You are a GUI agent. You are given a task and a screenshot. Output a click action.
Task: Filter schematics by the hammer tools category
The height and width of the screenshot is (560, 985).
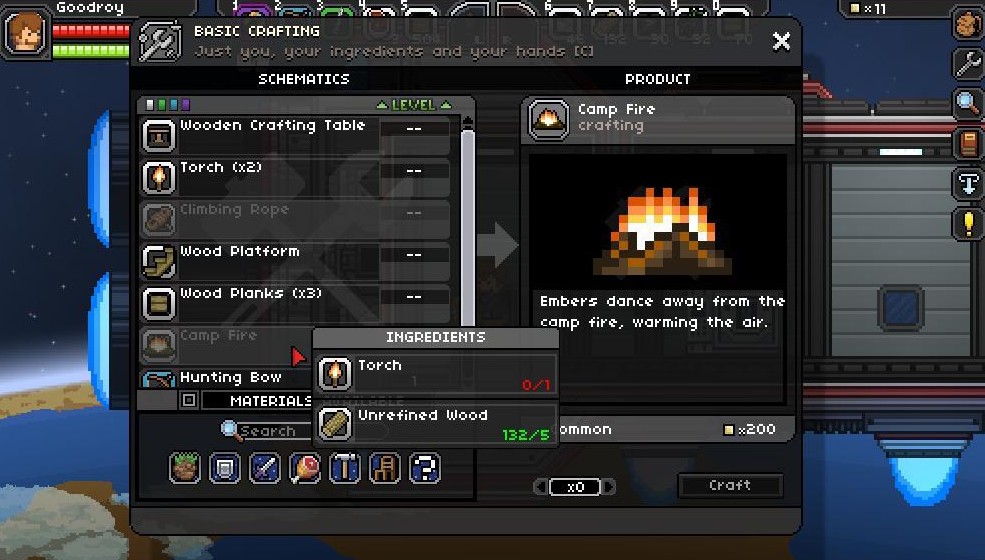click(x=345, y=468)
